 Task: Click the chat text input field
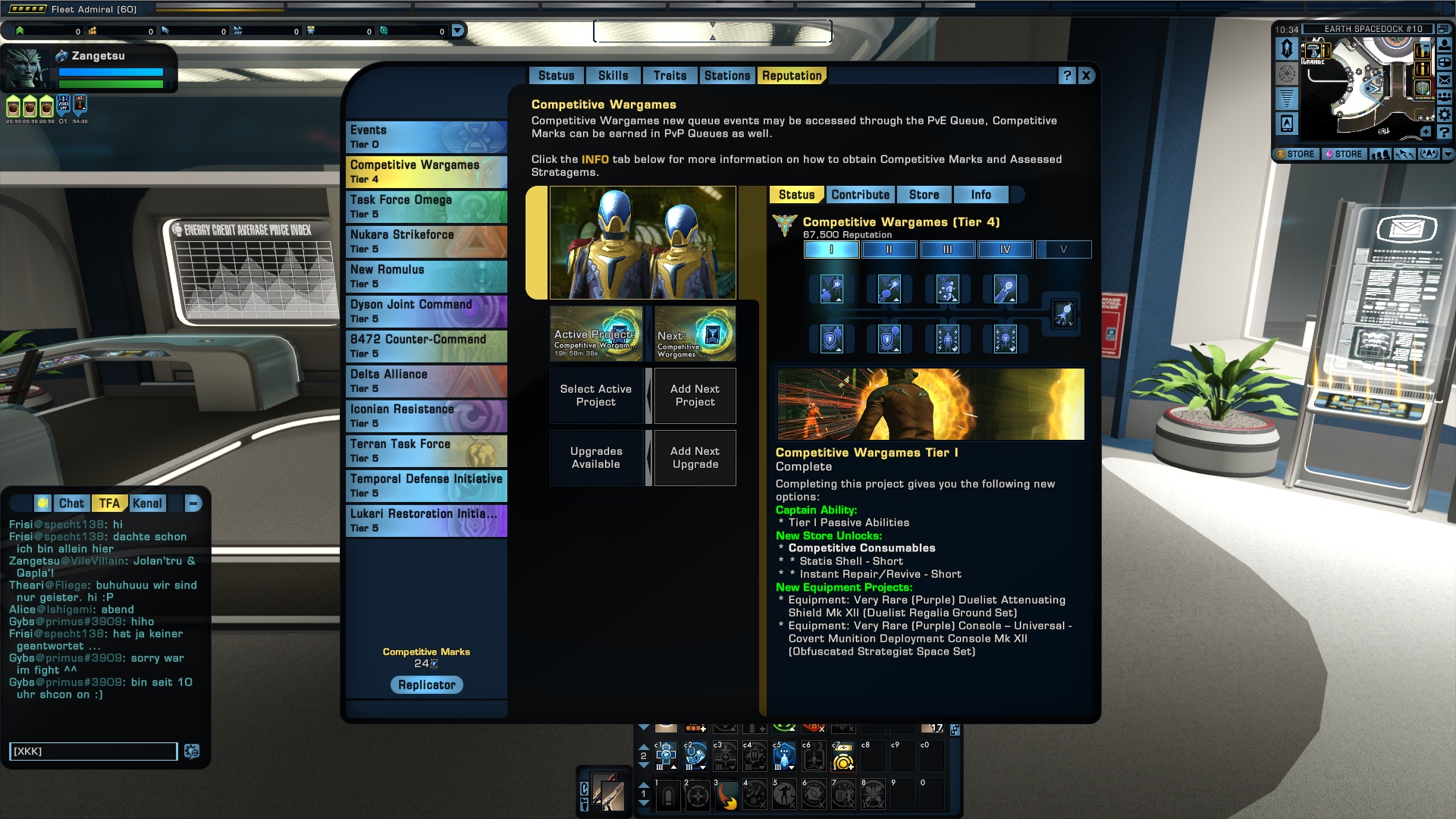[x=93, y=751]
